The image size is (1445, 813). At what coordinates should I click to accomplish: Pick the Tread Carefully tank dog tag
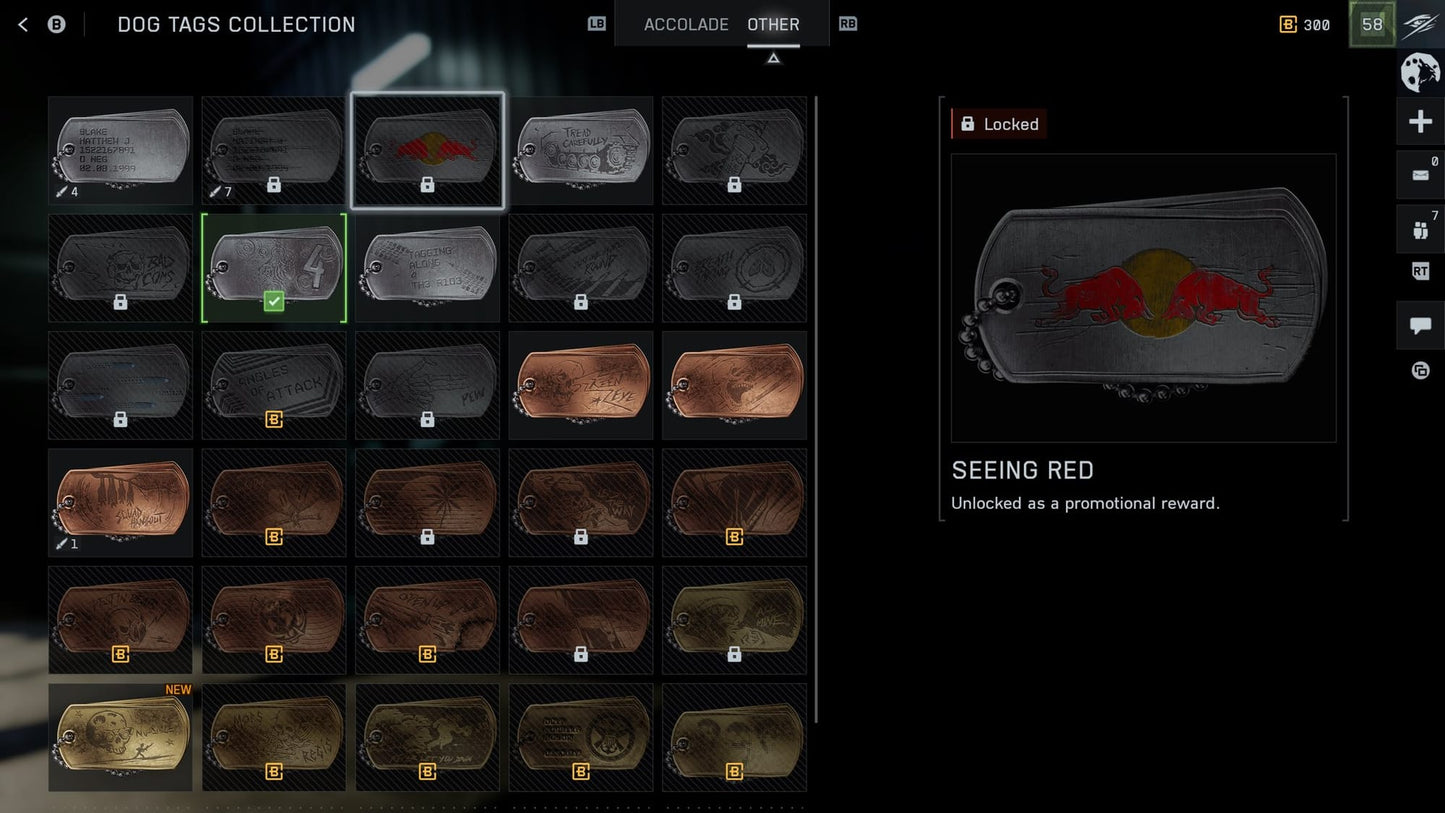point(581,150)
